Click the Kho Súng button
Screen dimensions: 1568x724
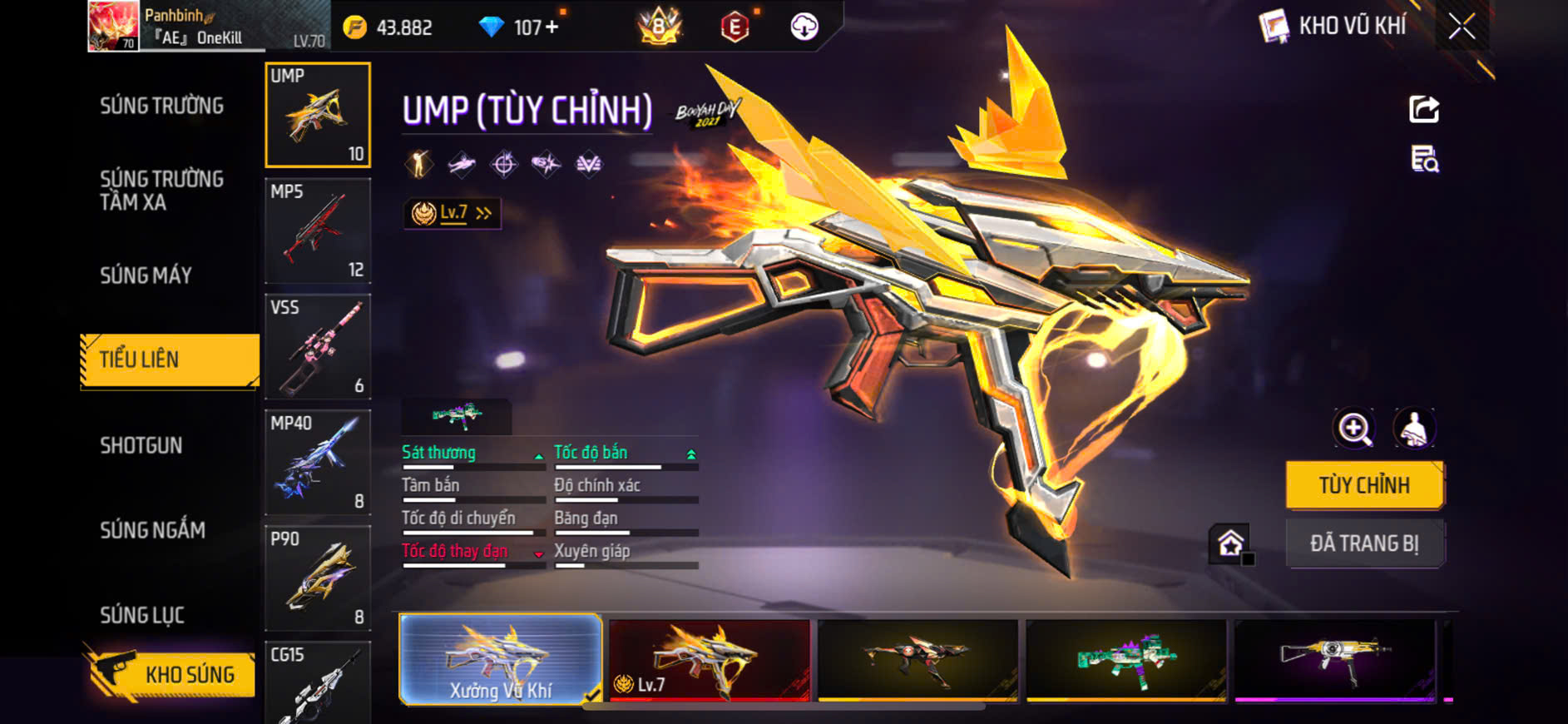pyautogui.click(x=171, y=673)
